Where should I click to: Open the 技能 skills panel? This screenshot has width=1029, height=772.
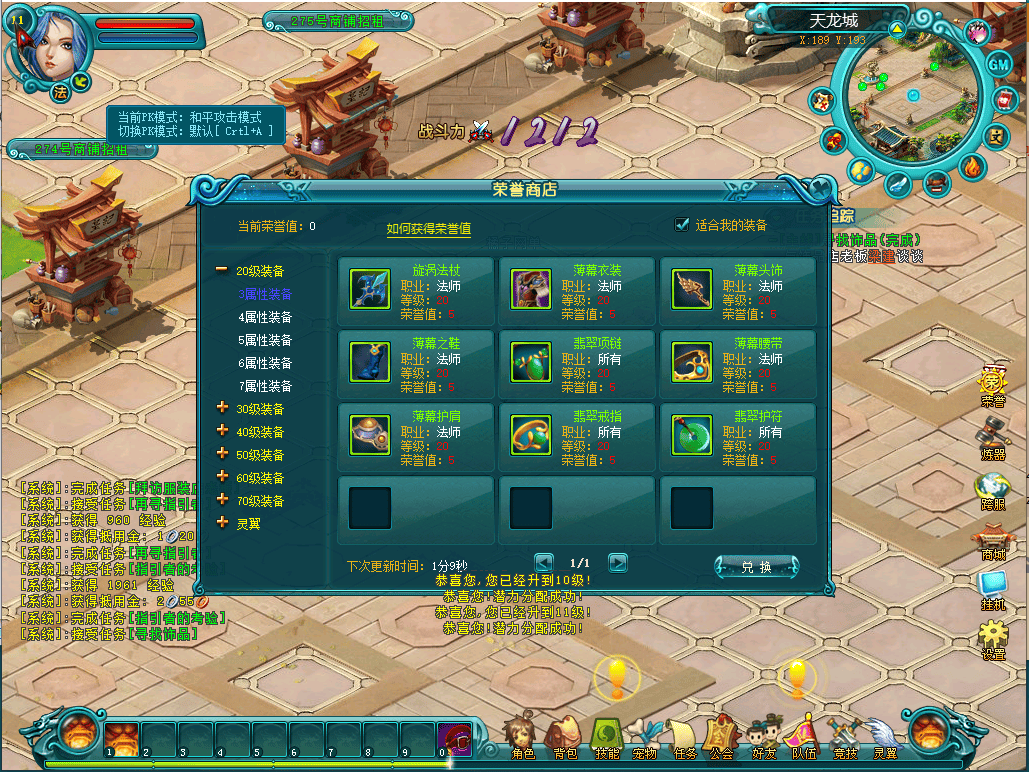coord(607,738)
